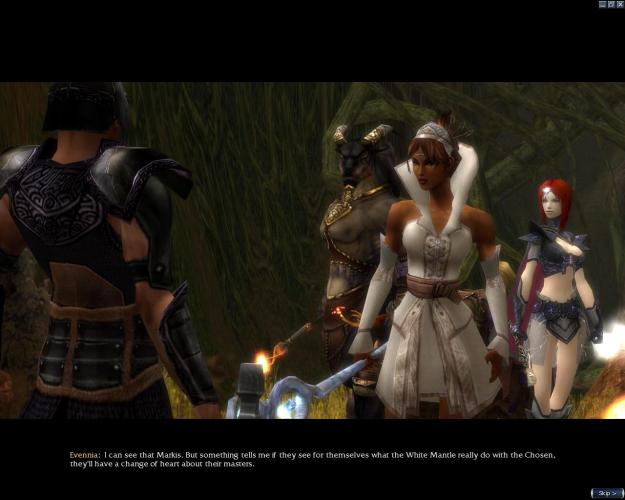Screen dimensions: 625x500
Task: Toggle the window maximize button
Action: [611, 4]
